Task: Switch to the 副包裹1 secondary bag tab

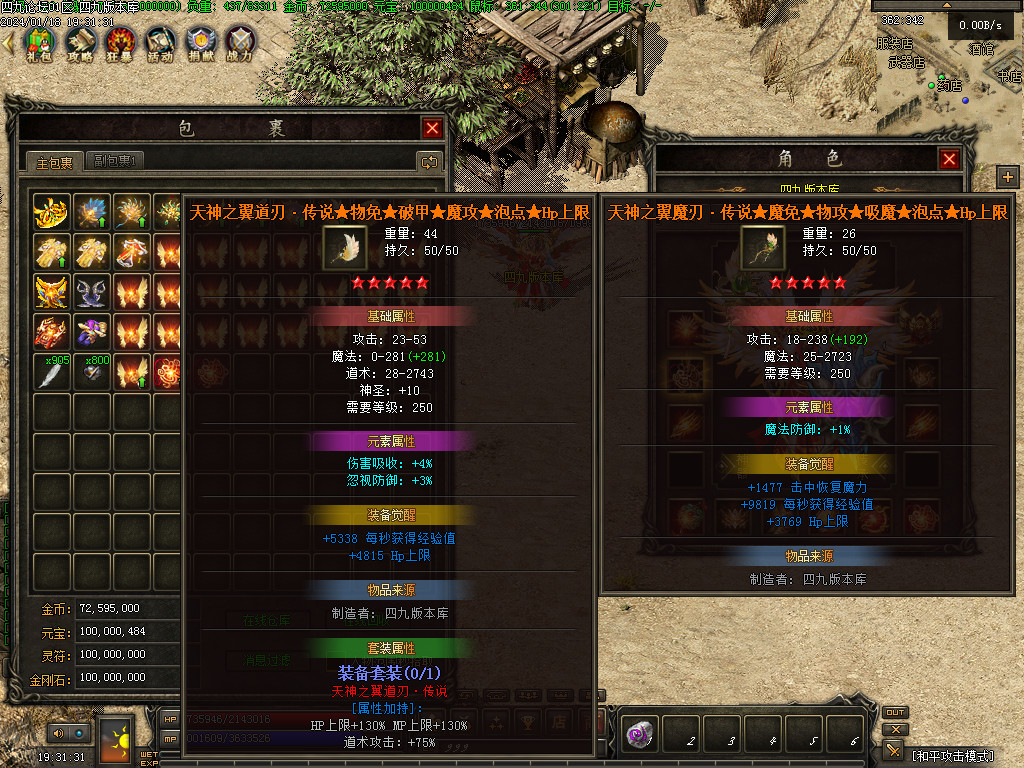Action: click(x=115, y=161)
